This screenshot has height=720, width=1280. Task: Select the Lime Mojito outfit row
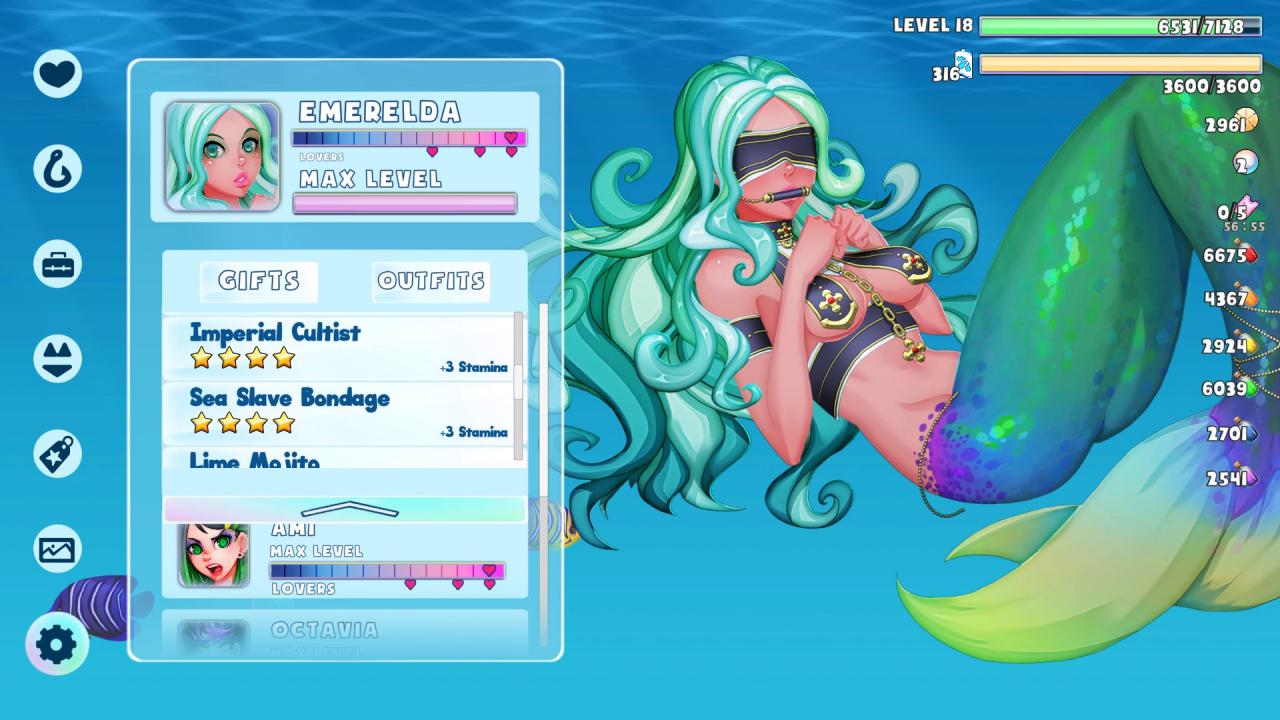click(x=340, y=460)
